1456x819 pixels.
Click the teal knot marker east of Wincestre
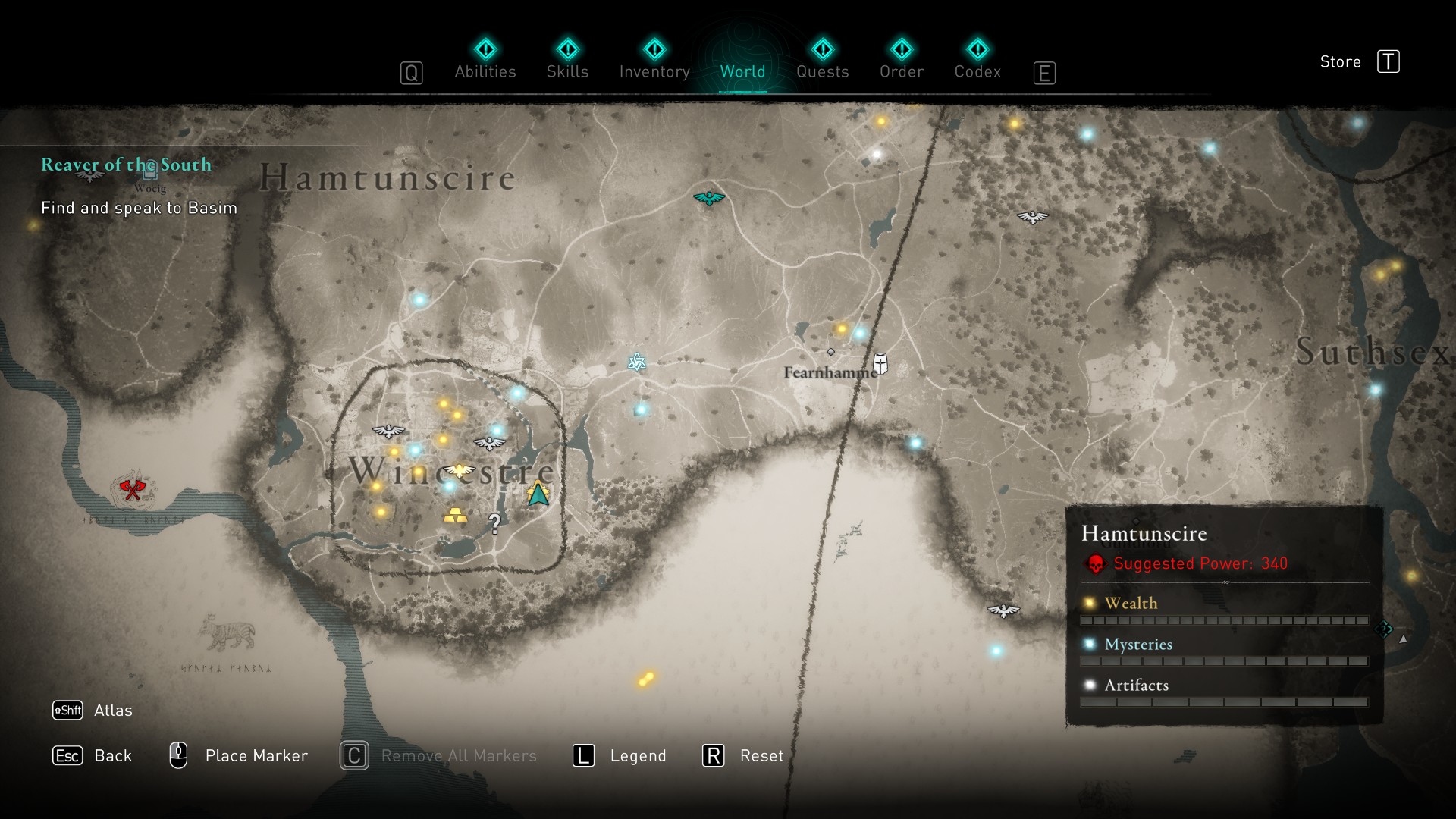tap(637, 362)
